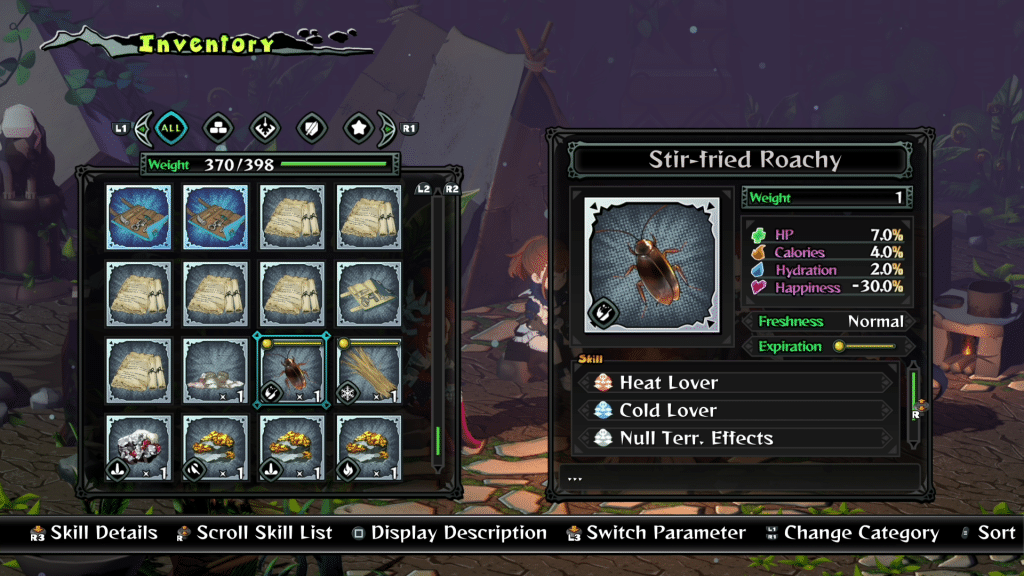This screenshot has height=576, width=1024.
Task: Click the large Stir-fried Roachy item portrait
Action: coord(651,265)
